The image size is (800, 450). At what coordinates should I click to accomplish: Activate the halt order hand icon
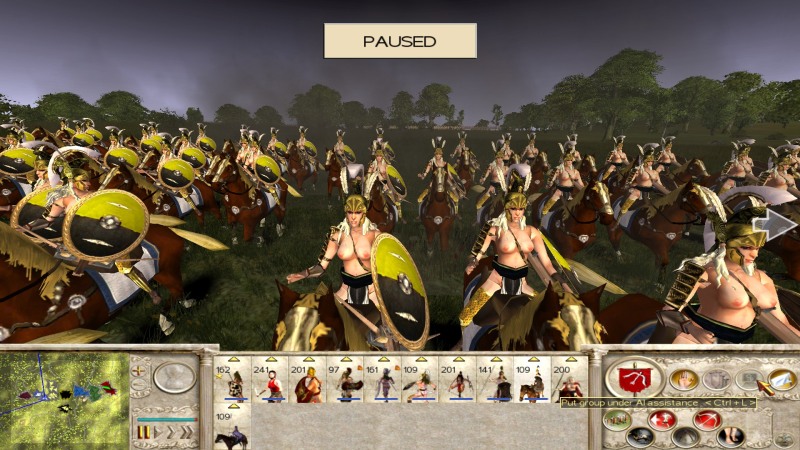pyautogui.click(x=684, y=379)
